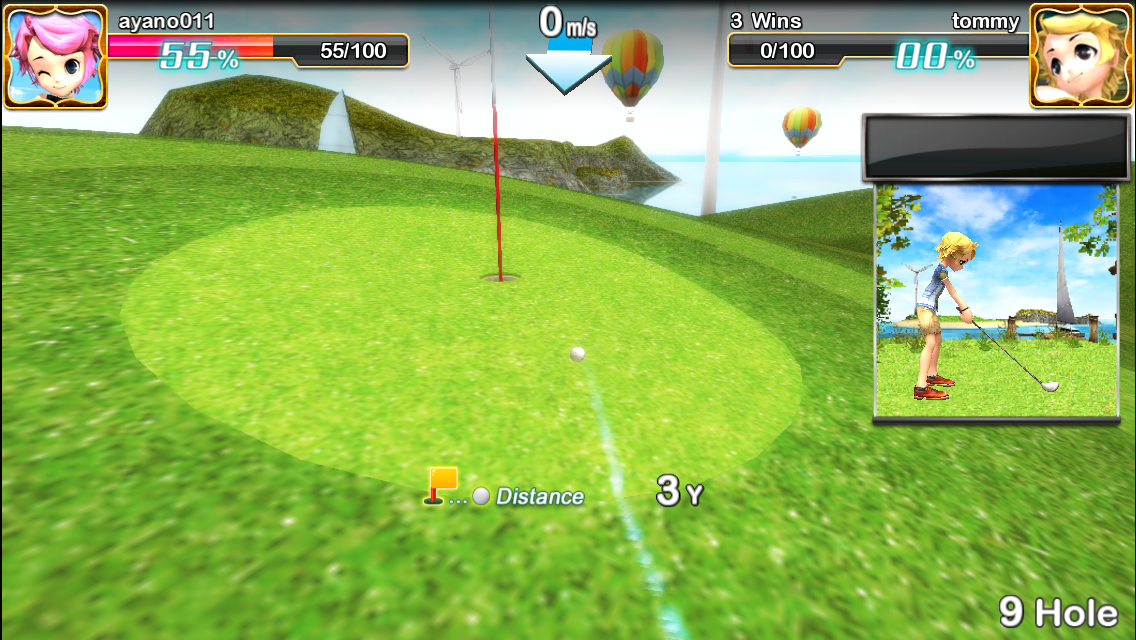Click ayano011's pink-haired avatar portrait
The height and width of the screenshot is (640, 1136).
click(x=55, y=56)
